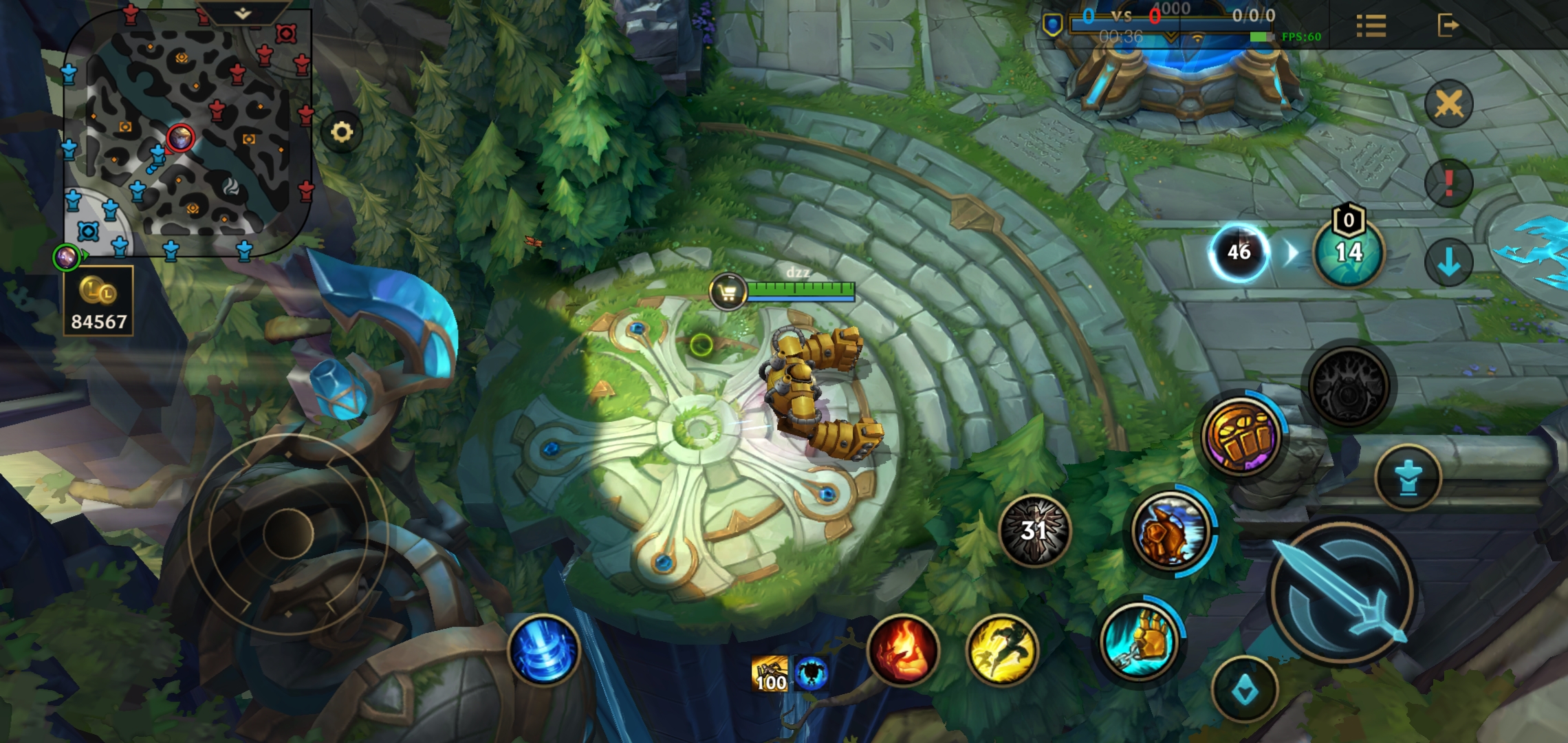The width and height of the screenshot is (1568, 743).
Task: Tap the shopping cart icon beside the health bar
Action: (728, 292)
